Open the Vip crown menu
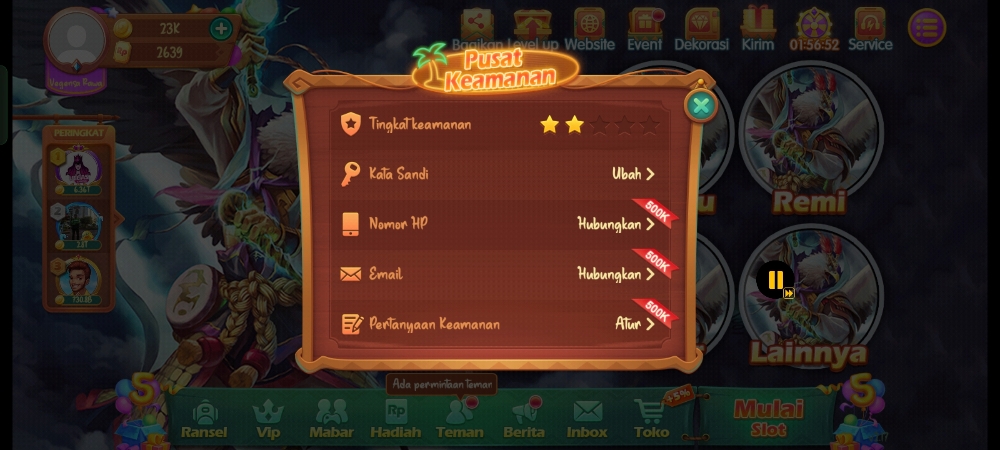The width and height of the screenshot is (1000, 450). [x=268, y=419]
